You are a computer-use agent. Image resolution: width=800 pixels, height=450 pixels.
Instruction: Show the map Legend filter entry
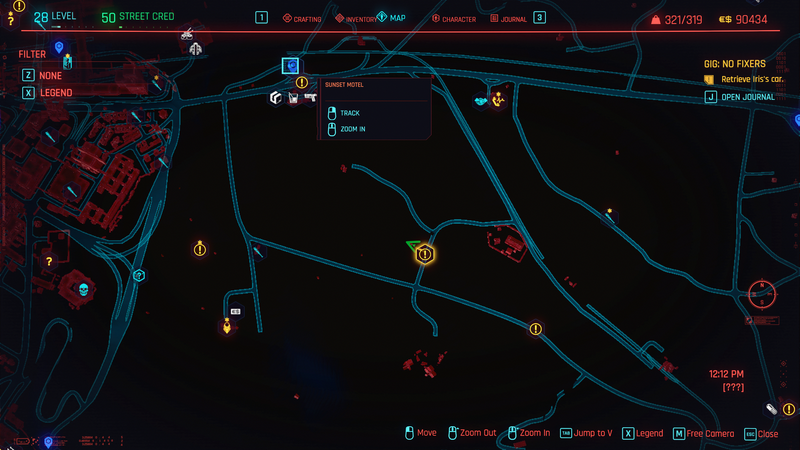point(56,92)
